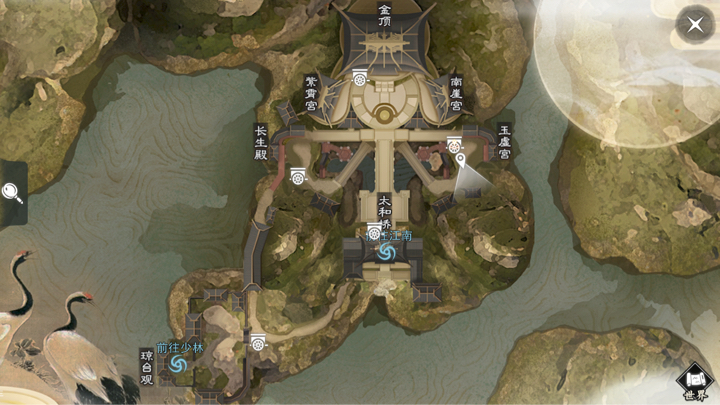The width and height of the screenshot is (720, 405).
Task: Click the player location pin
Action: pyautogui.click(x=460, y=160)
